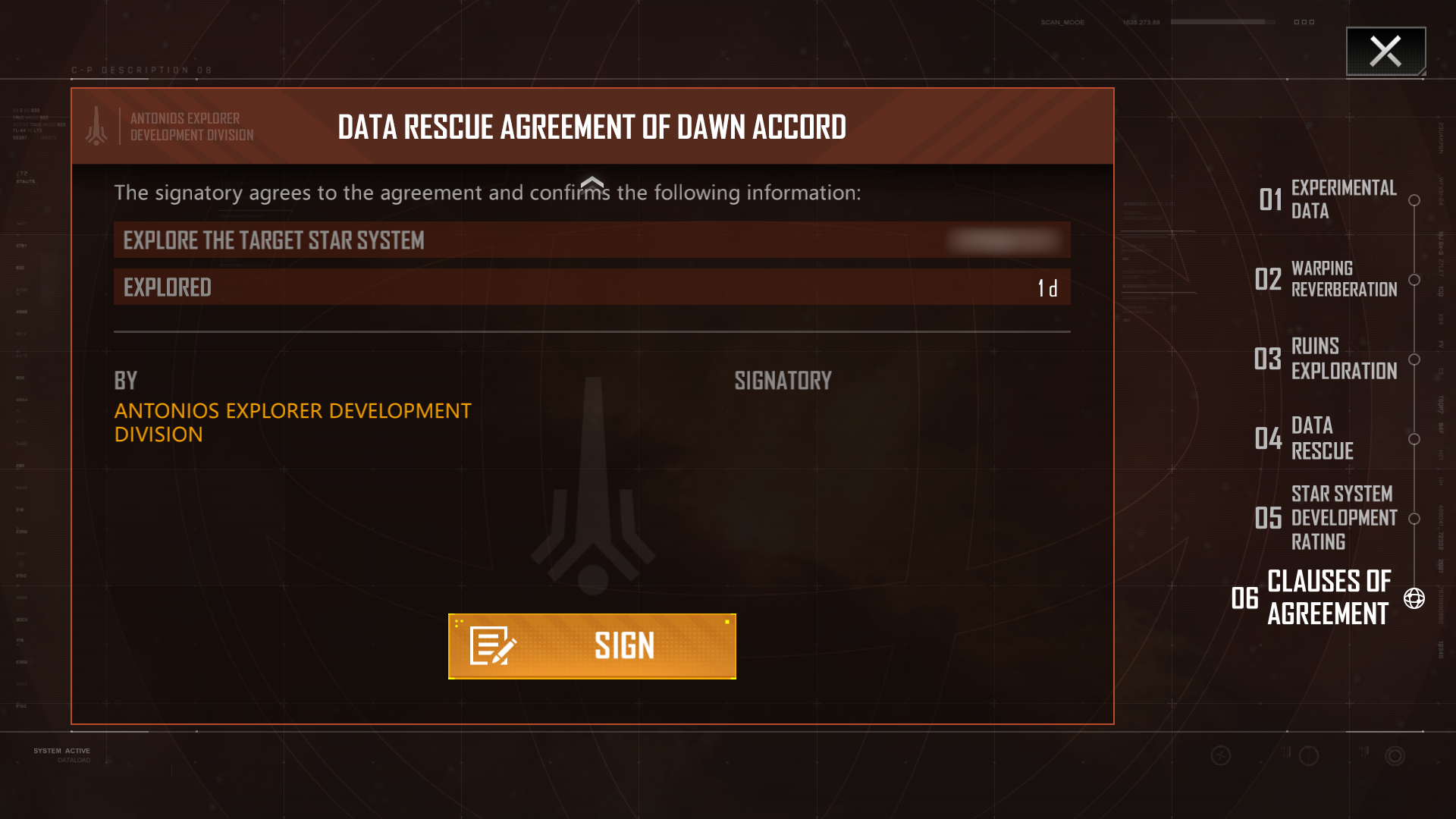Click the Explored requirement row
1456x819 pixels.
(591, 287)
